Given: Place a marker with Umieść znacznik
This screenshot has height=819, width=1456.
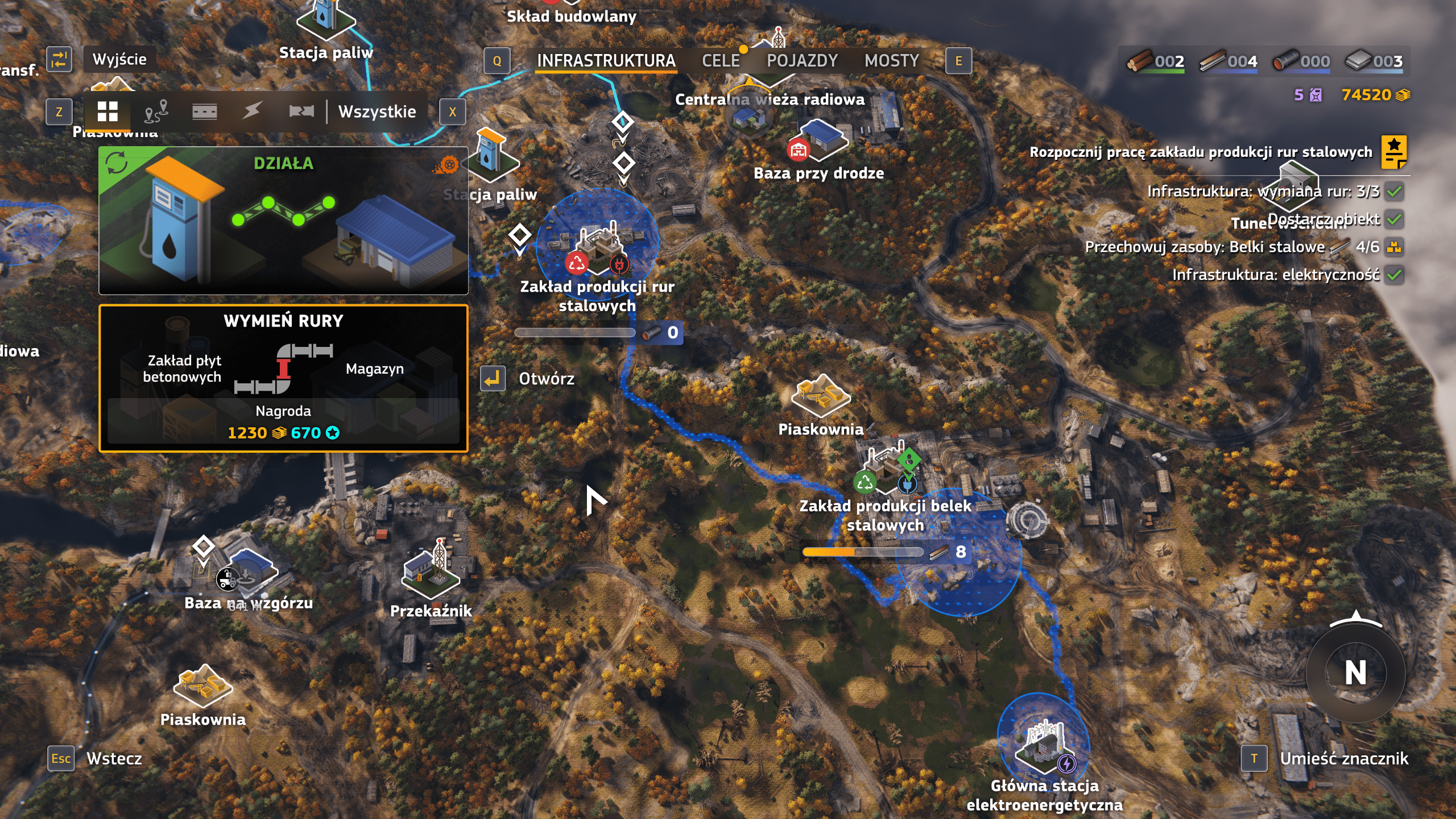Looking at the screenshot, I should [1343, 758].
